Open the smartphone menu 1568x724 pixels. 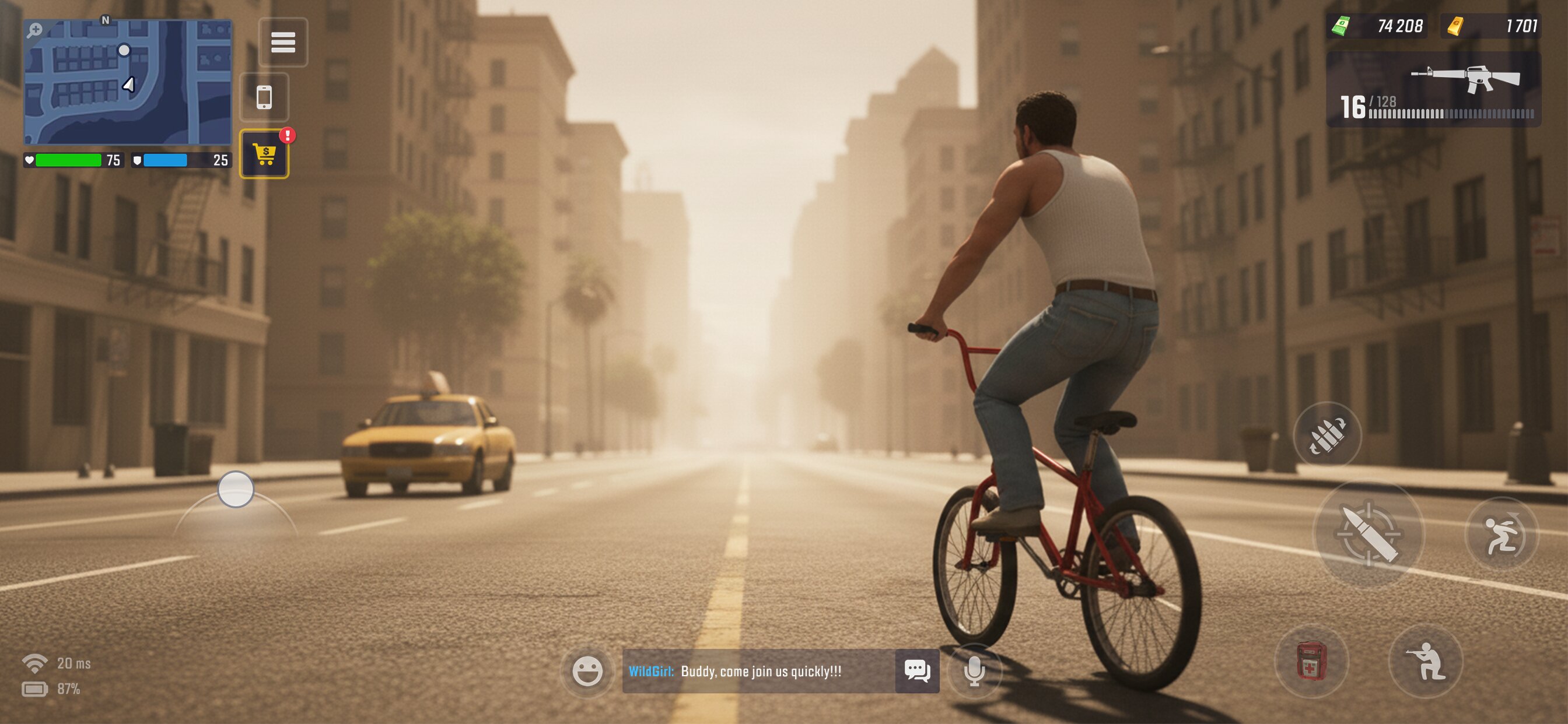(x=264, y=97)
